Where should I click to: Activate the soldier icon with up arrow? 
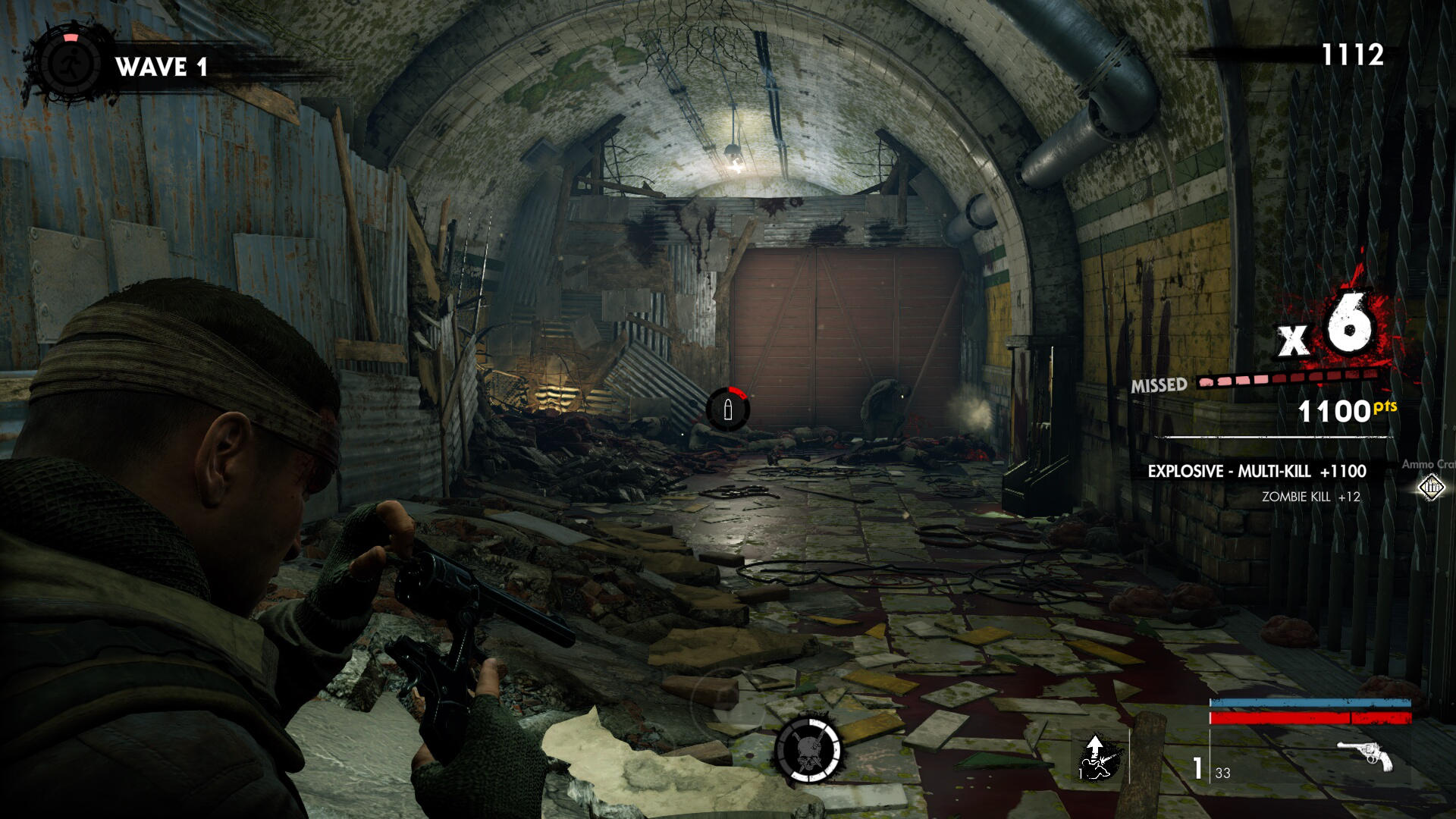[1098, 758]
